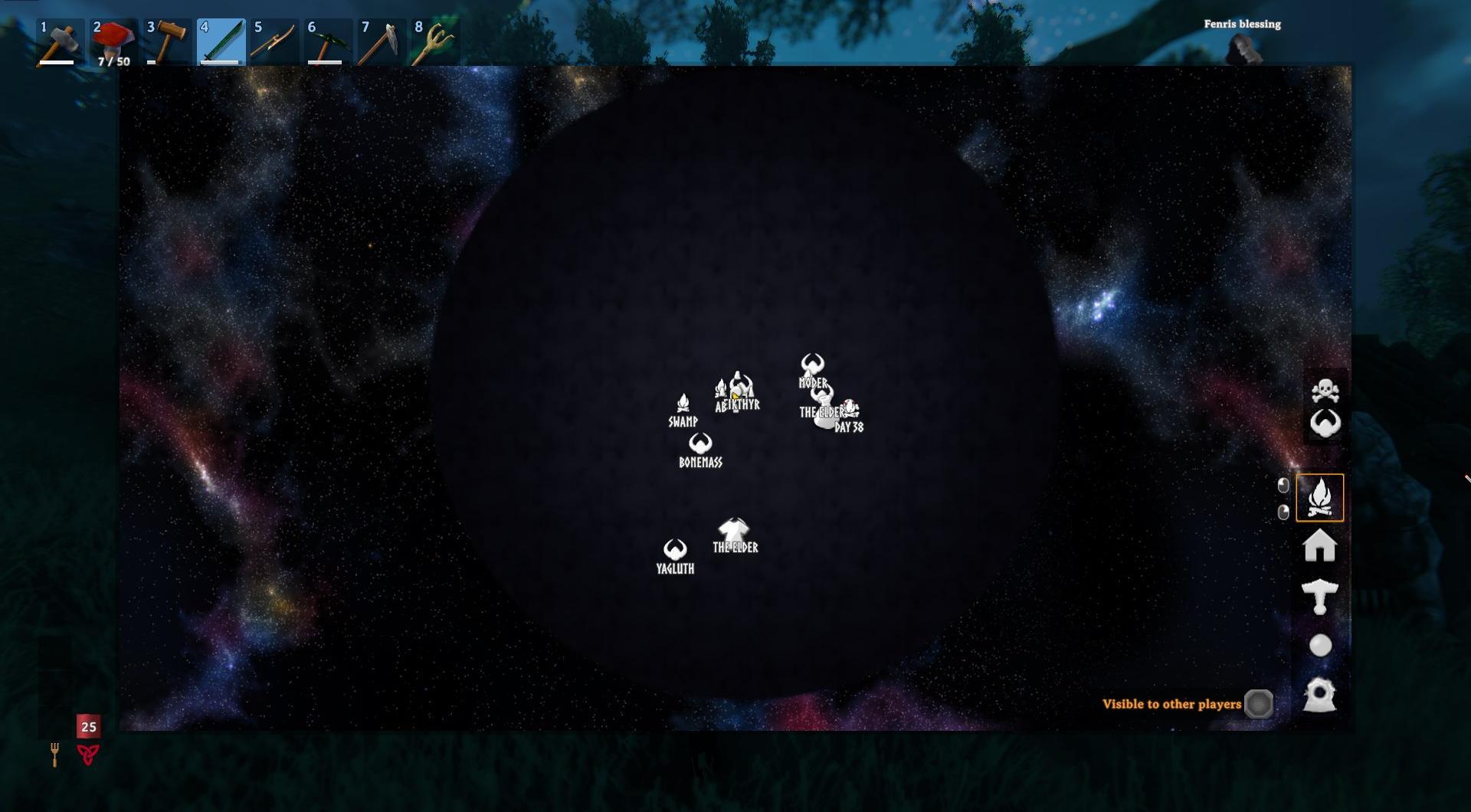Click the Bonemass boss map marker

point(700,444)
